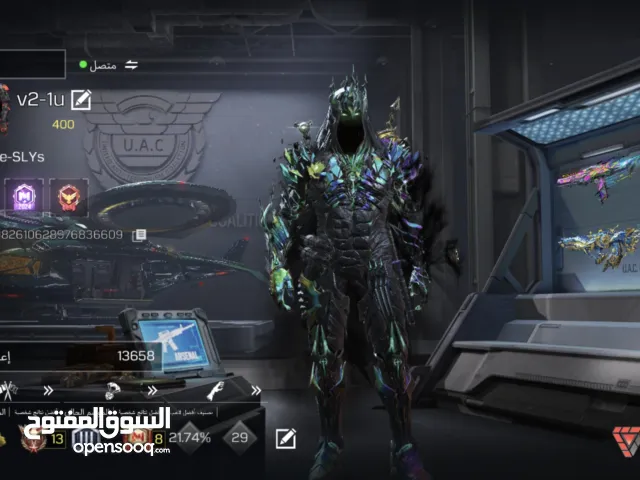Copy the player UID number
Screen dimensions: 640x480
tap(140, 235)
